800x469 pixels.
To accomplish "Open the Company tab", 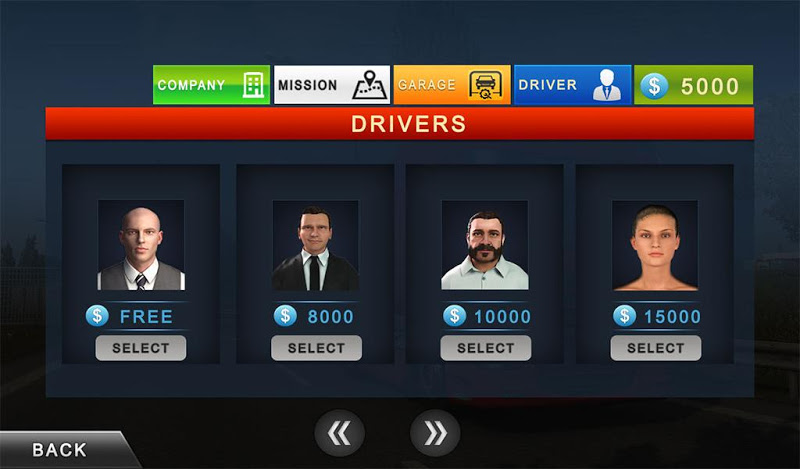I will [x=211, y=85].
